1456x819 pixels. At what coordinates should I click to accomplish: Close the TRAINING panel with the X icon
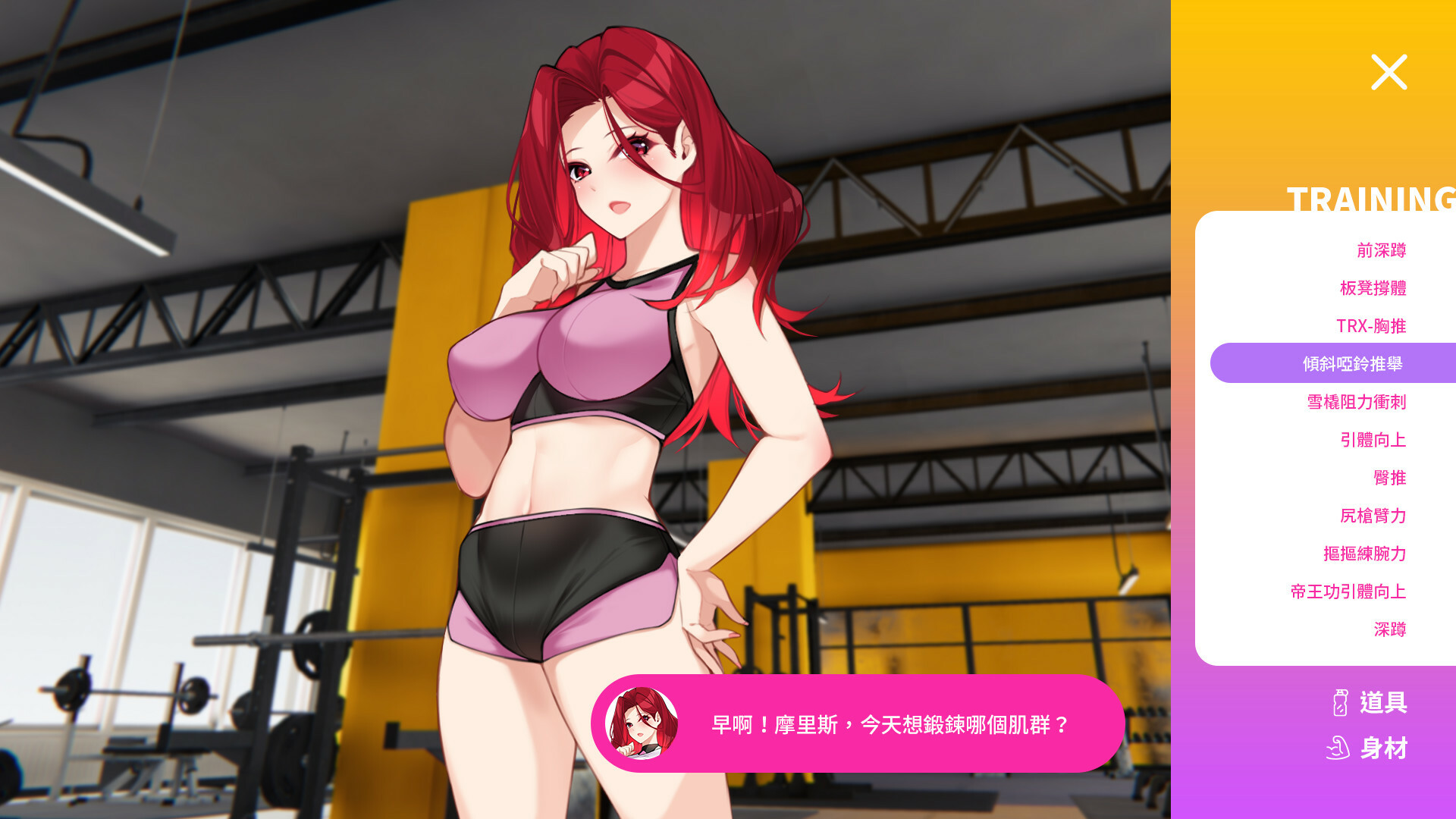pyautogui.click(x=1389, y=73)
